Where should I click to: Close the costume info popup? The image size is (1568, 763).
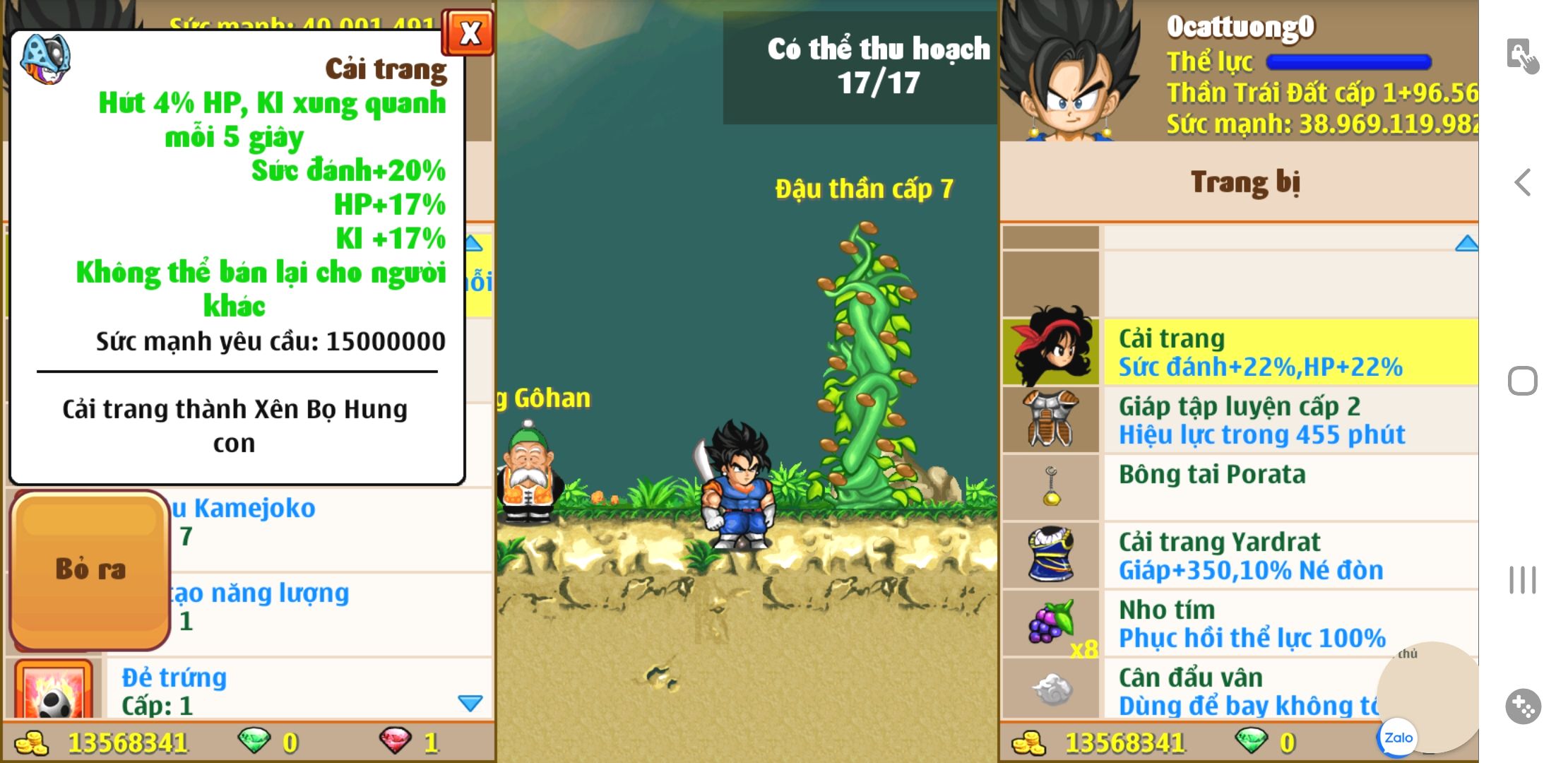click(468, 33)
